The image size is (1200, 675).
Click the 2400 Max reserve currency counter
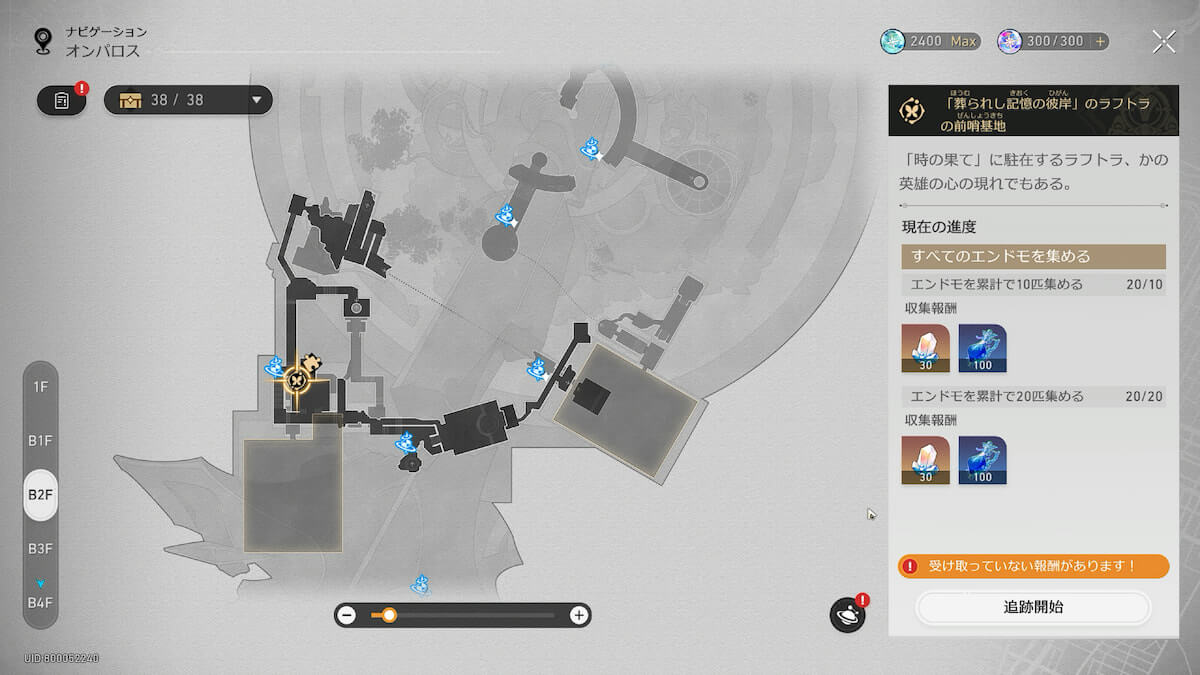(930, 42)
